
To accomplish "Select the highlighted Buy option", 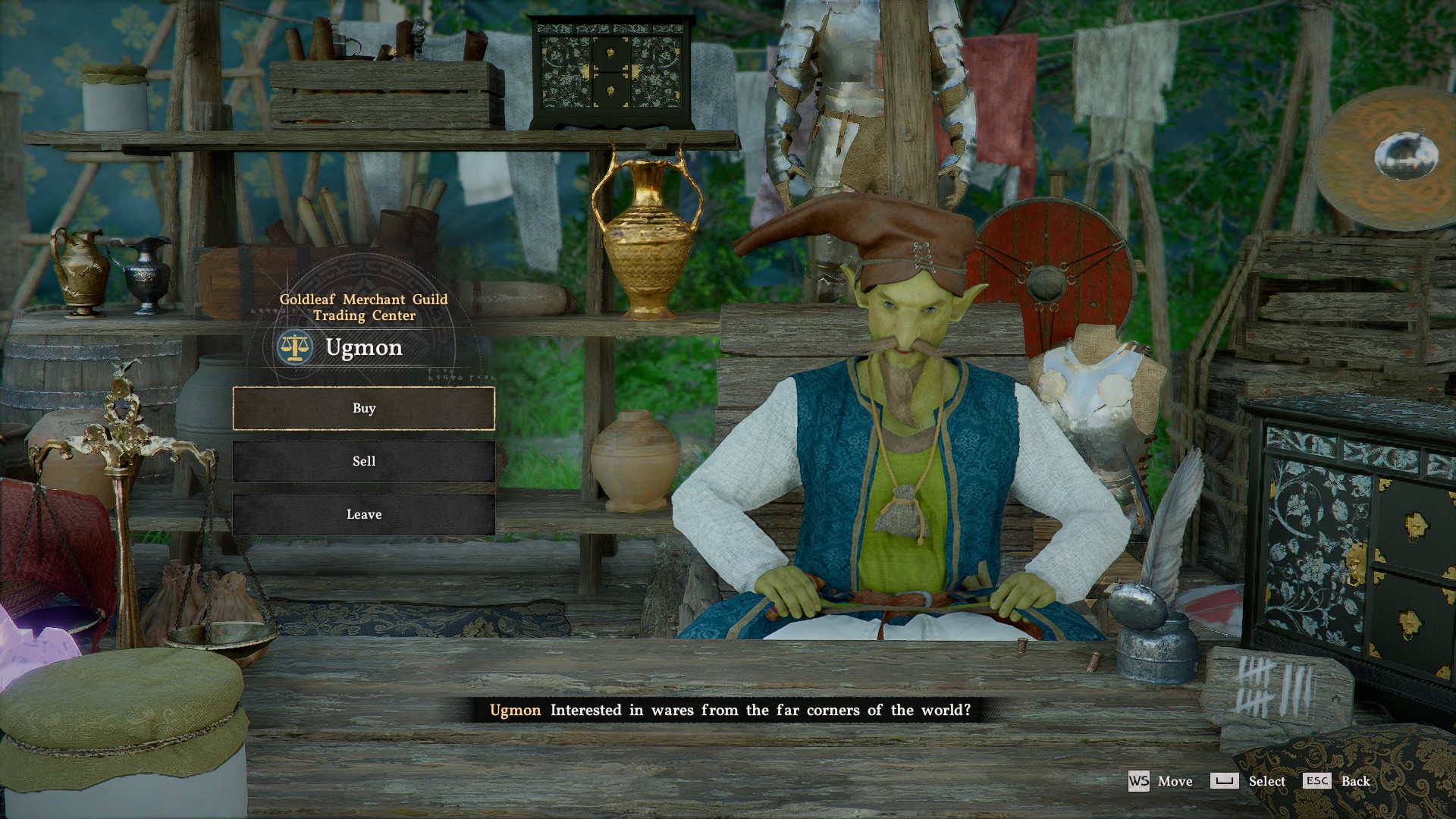I will pyautogui.click(x=366, y=408).
